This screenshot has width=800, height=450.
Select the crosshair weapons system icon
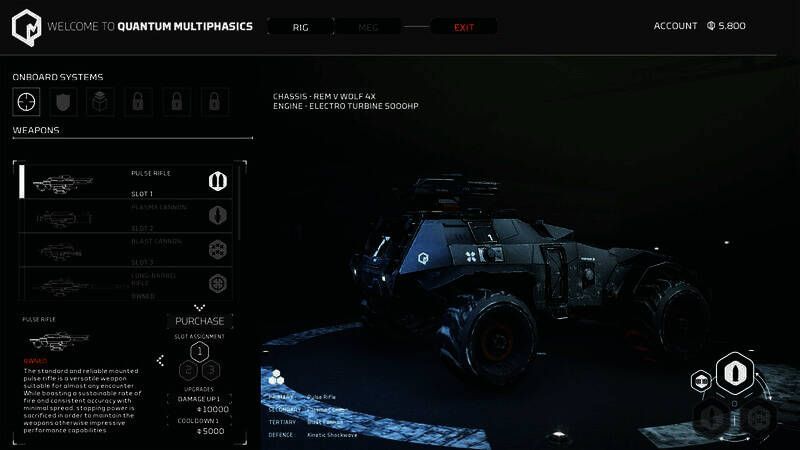(27, 101)
